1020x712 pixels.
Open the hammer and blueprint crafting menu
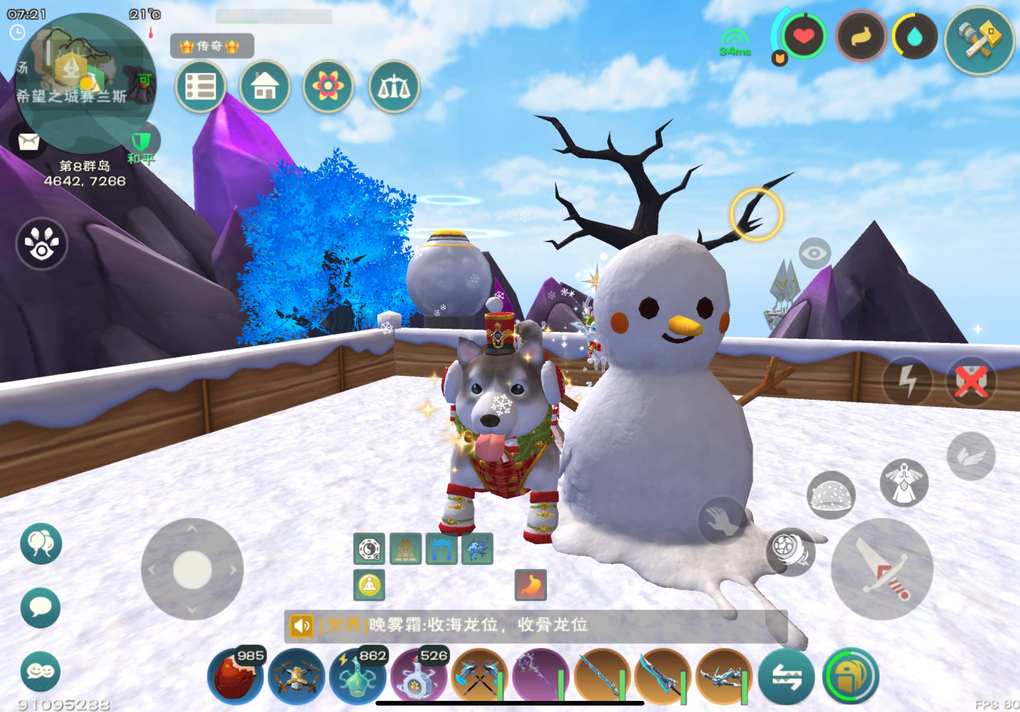pos(979,40)
